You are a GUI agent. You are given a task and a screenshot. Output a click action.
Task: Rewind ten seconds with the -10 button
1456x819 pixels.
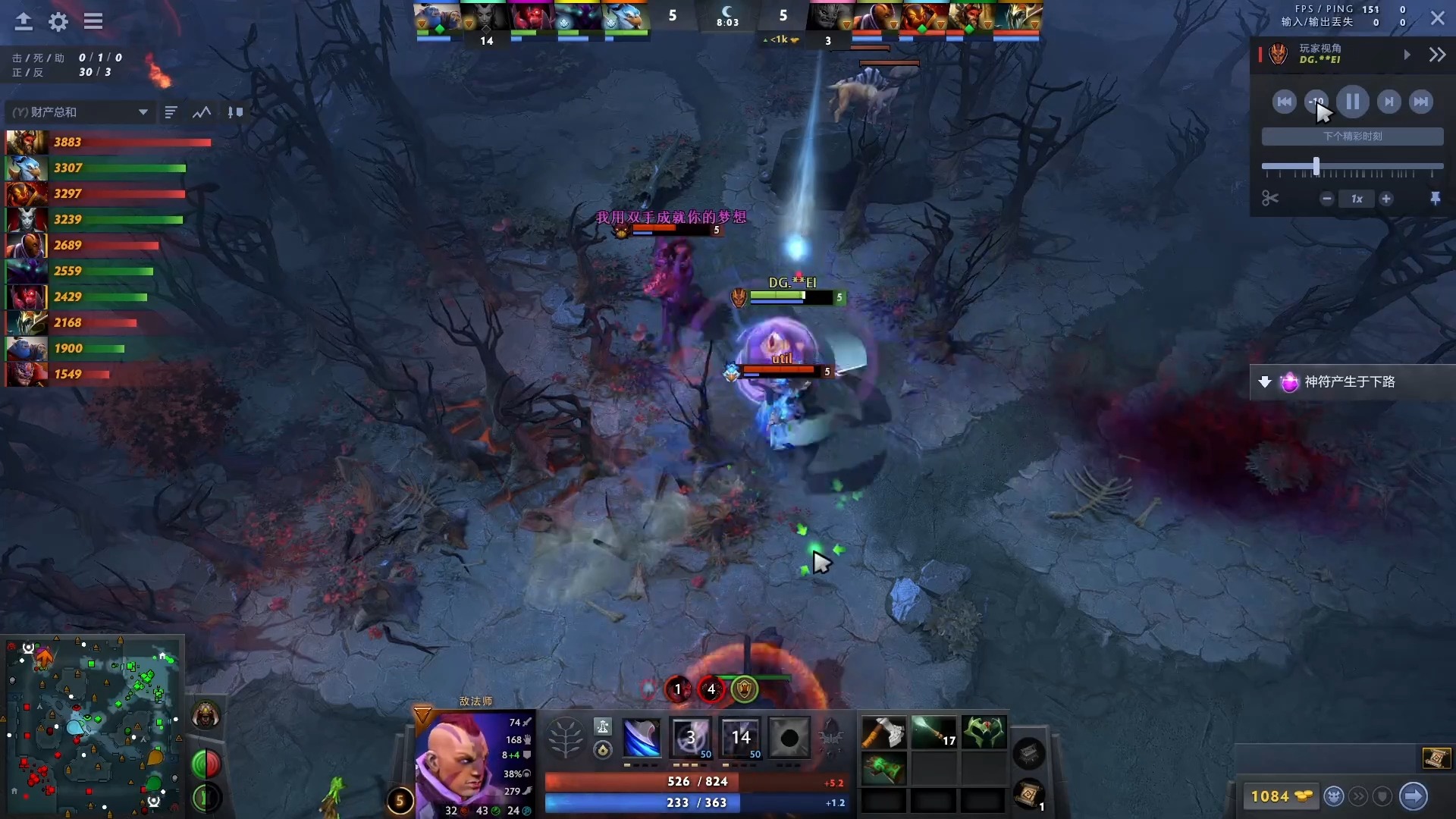click(1316, 101)
